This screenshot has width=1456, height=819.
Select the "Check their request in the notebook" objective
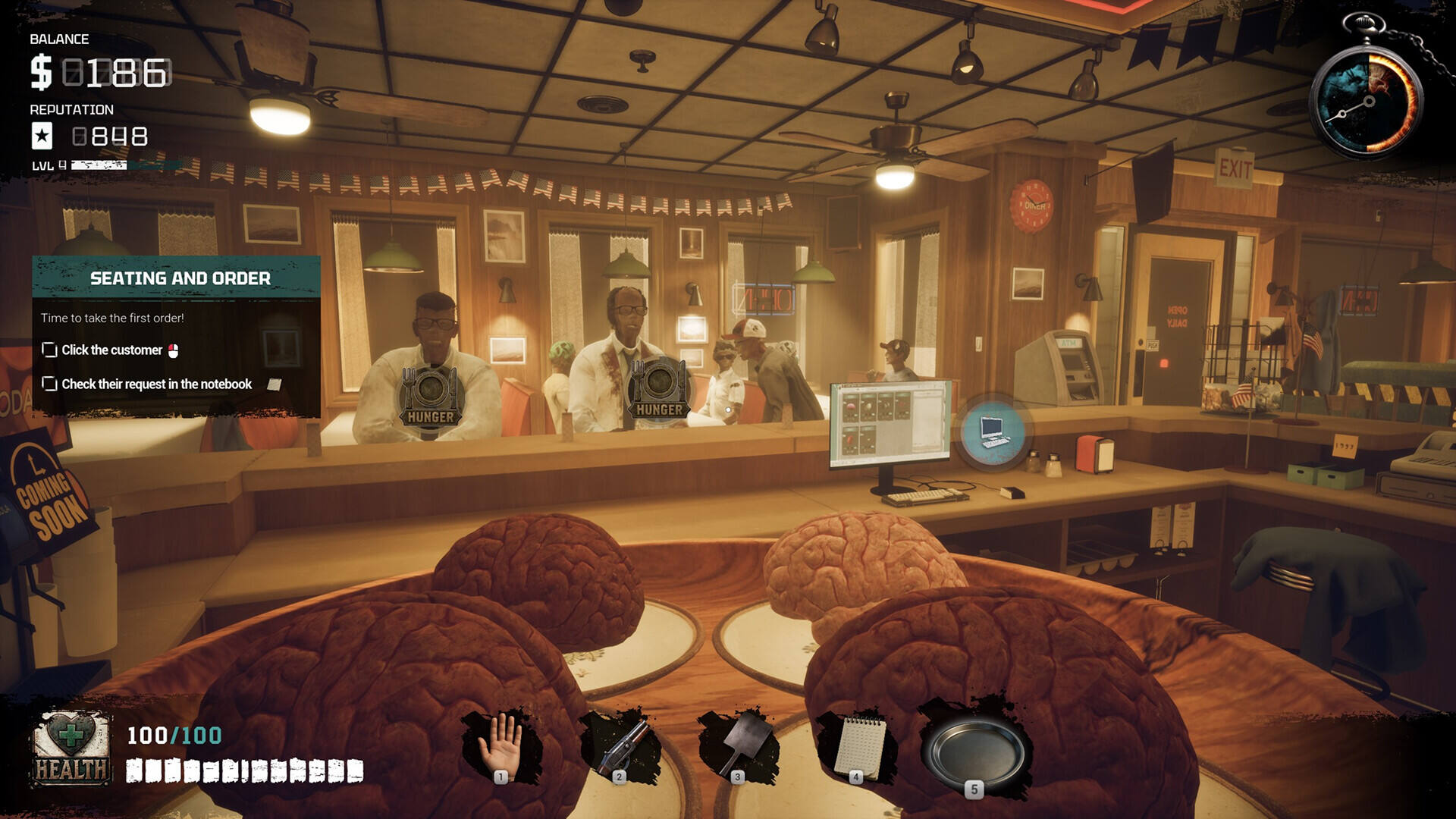[x=156, y=384]
